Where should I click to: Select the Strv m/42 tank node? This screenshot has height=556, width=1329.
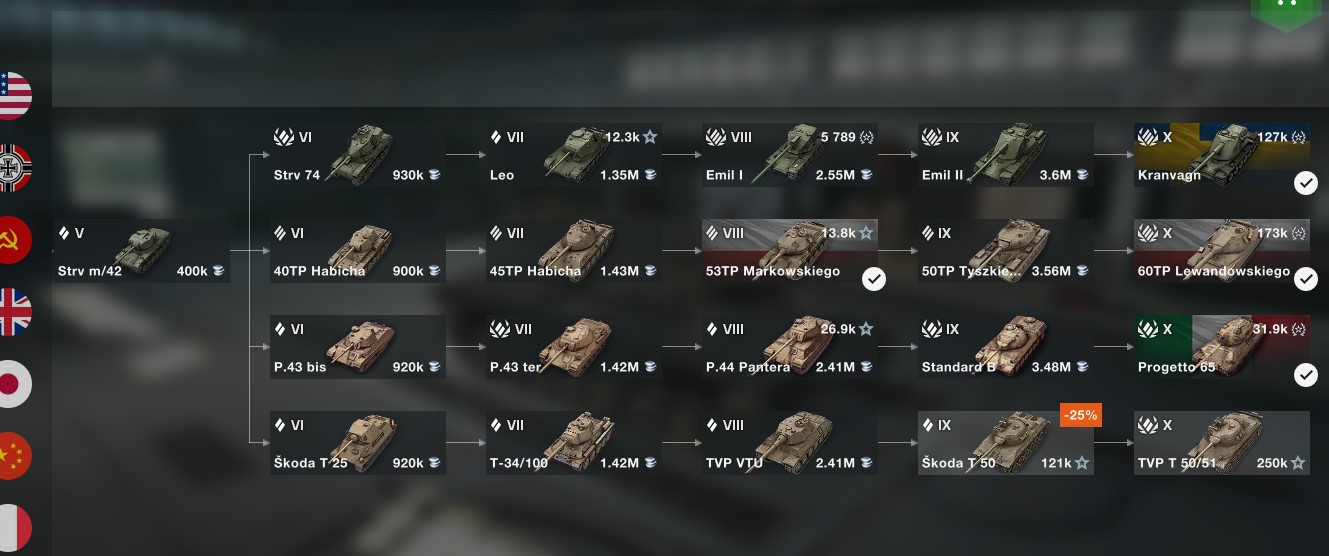pyautogui.click(x=141, y=251)
